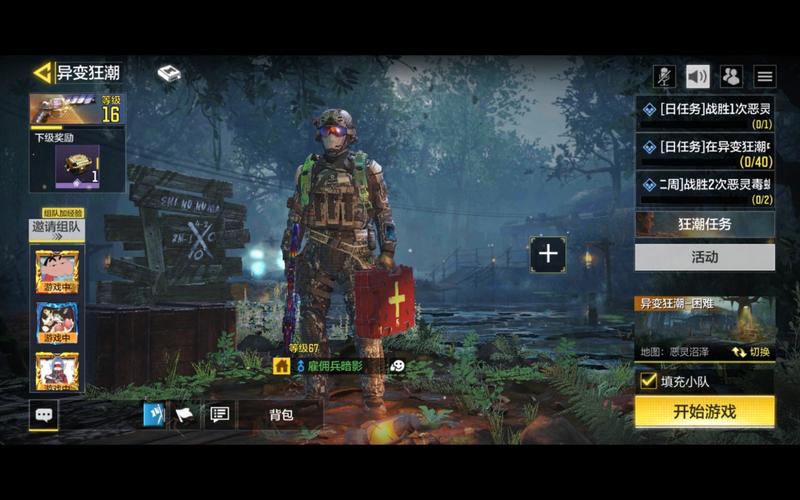The width and height of the screenshot is (800, 500).
Task: Open the 狂潮任务 mission list
Action: coord(704,224)
